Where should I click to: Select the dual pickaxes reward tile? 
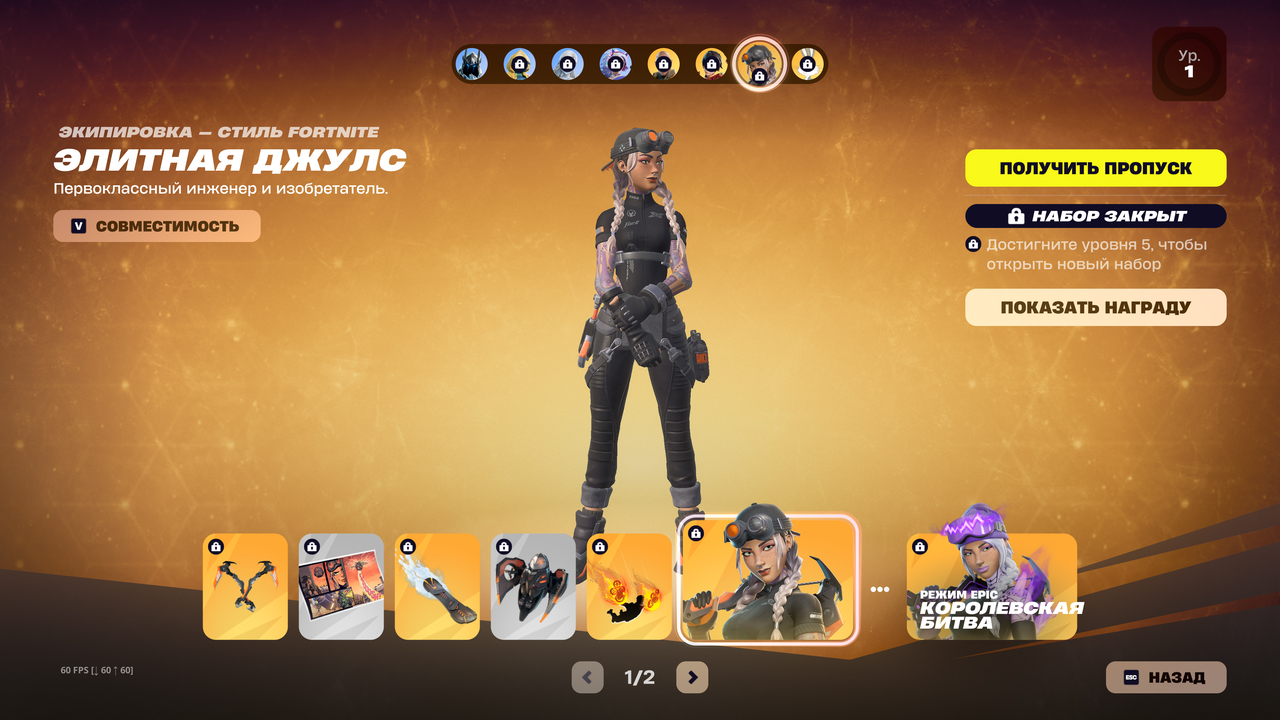click(245, 586)
